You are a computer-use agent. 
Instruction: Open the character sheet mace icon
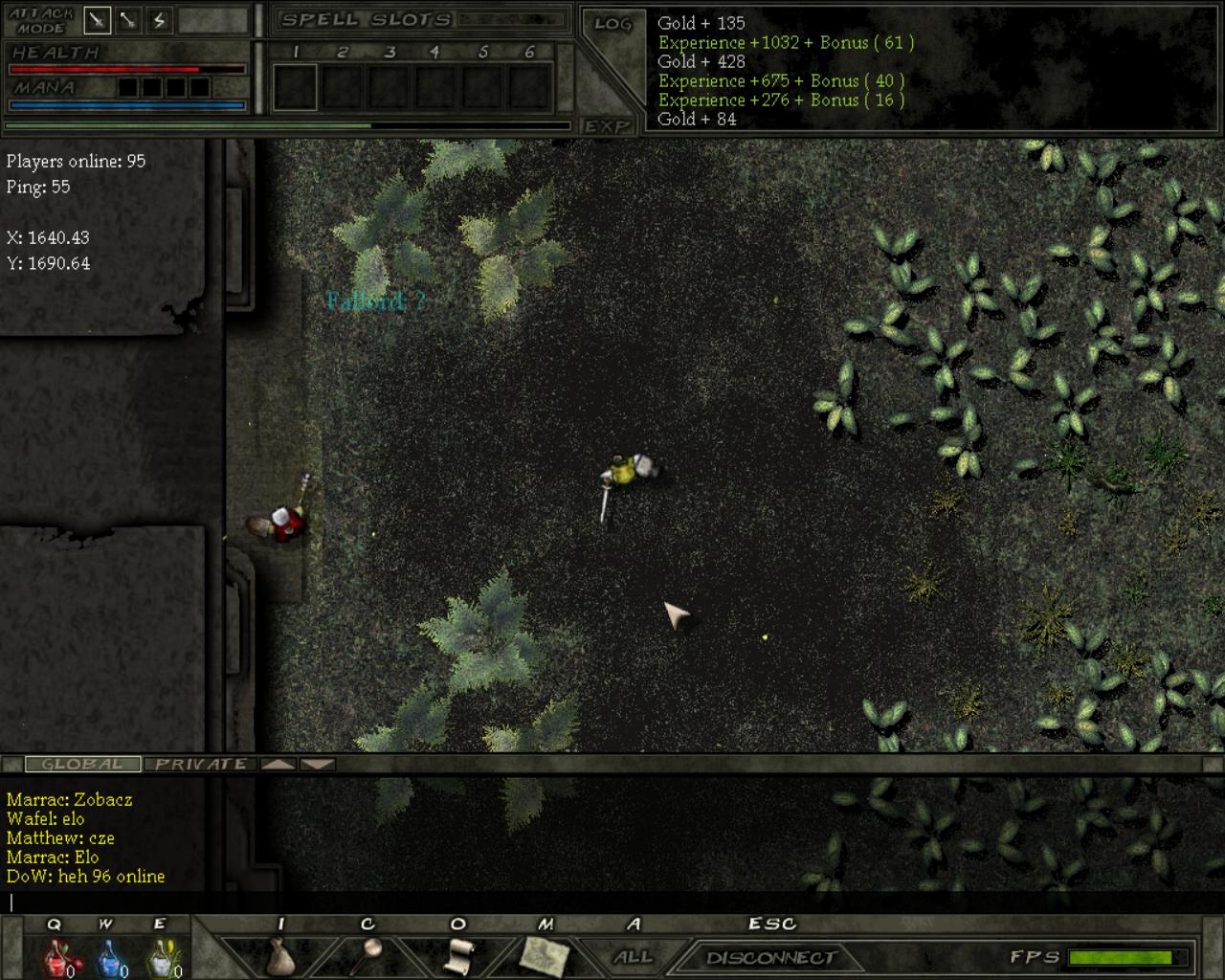[368, 953]
